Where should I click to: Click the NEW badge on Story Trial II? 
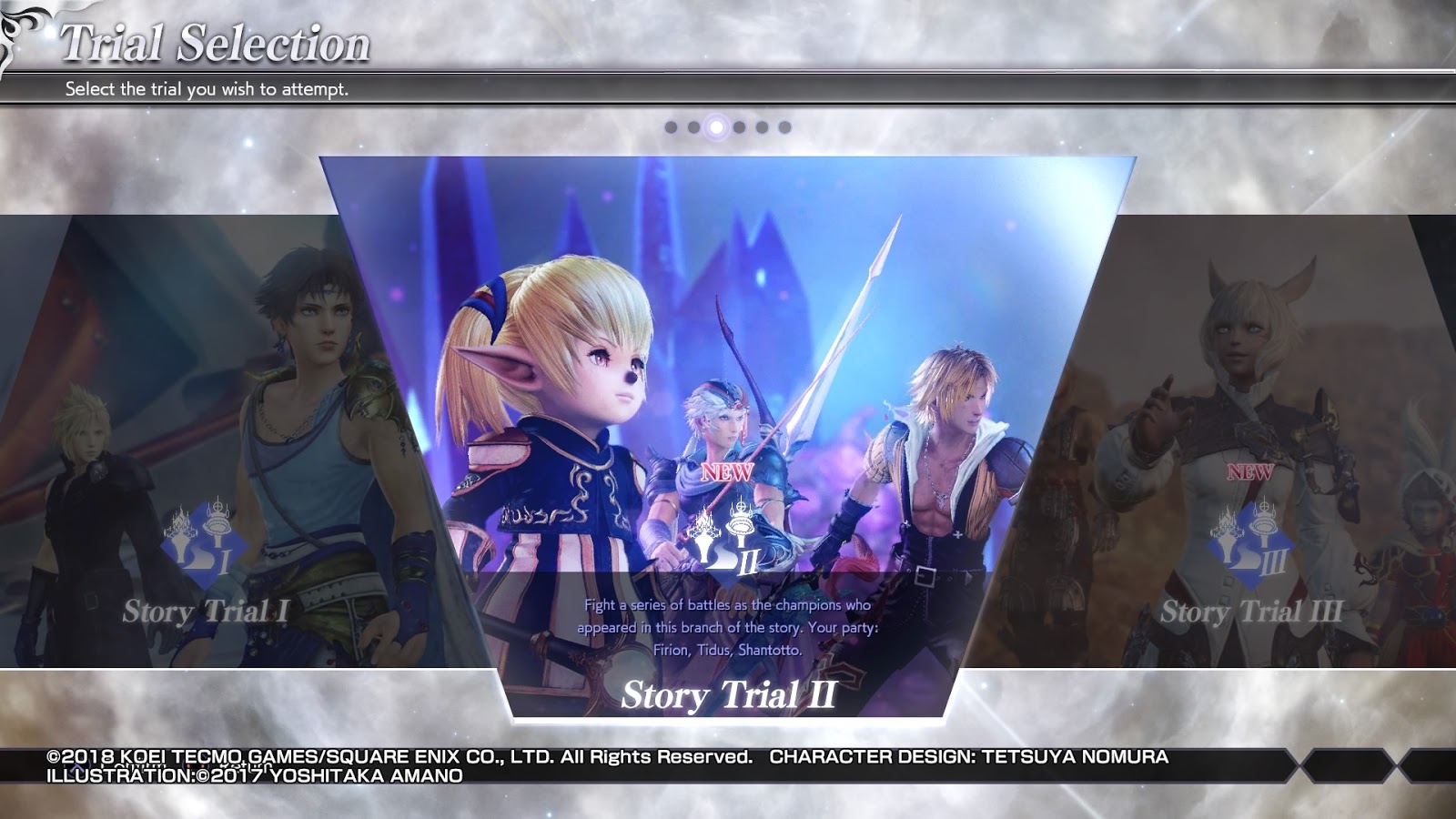[x=728, y=471]
